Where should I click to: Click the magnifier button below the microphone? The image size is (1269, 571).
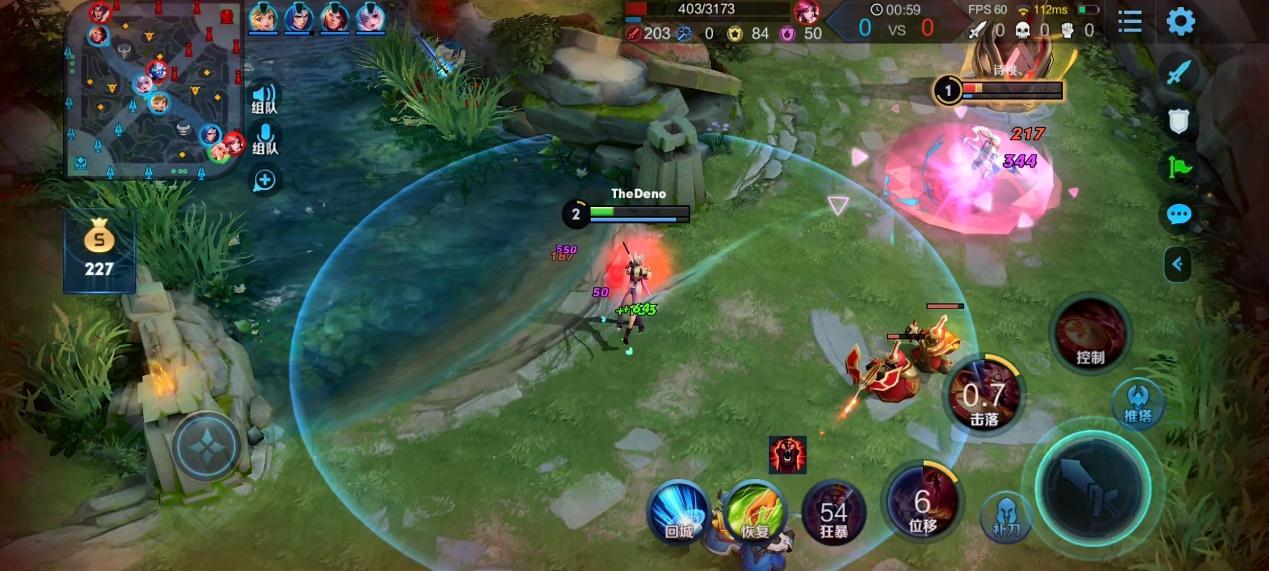pos(265,180)
